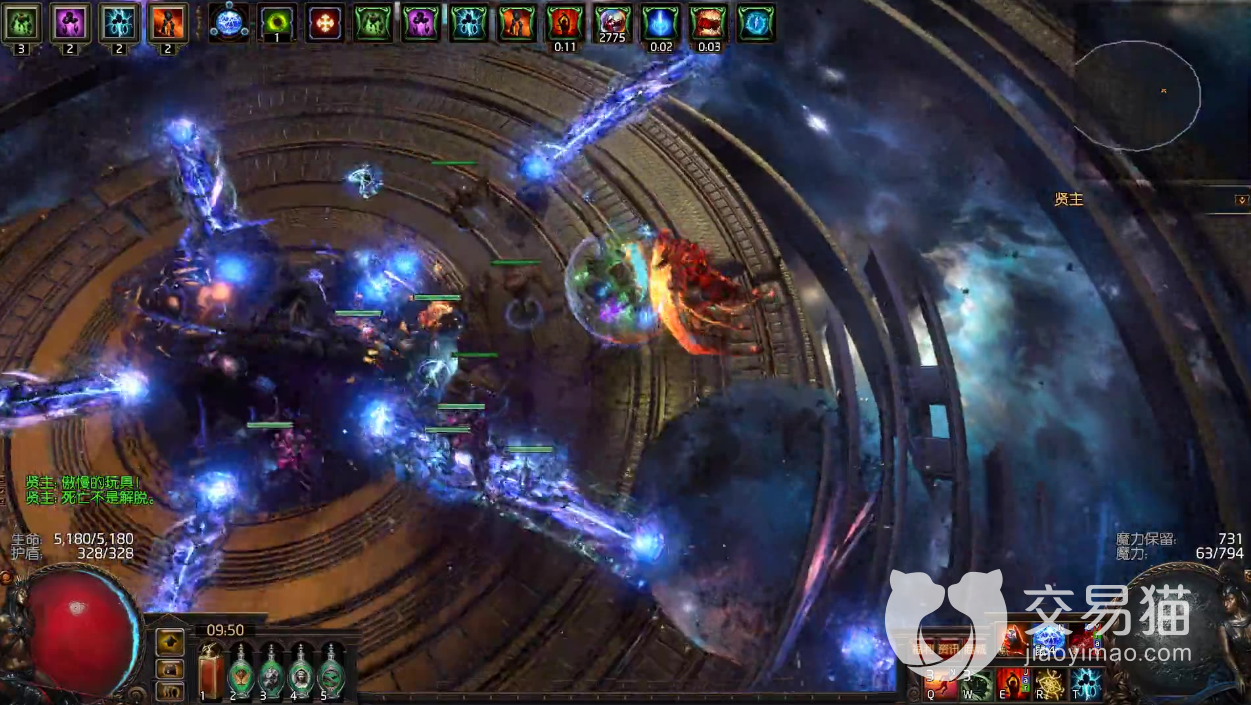Activate the green hooded skill labeled W

coord(977,684)
